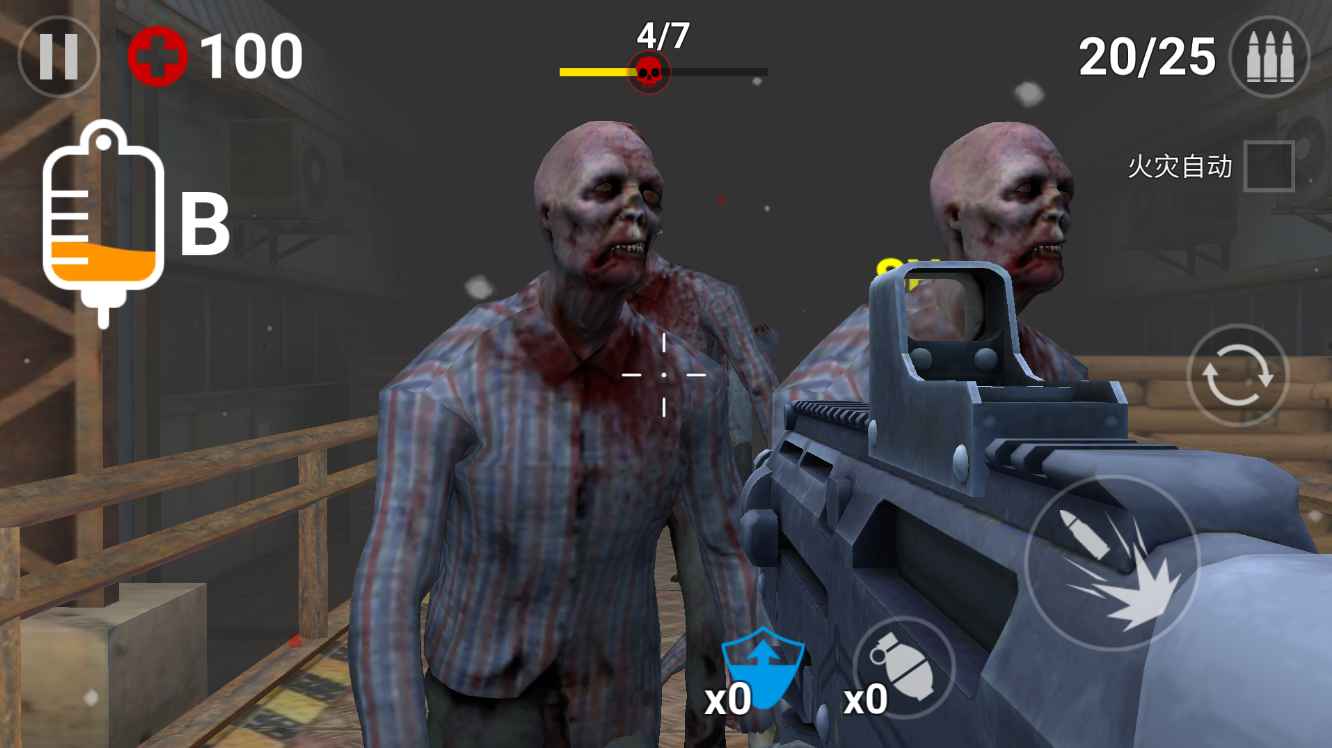Tap the health value showing 100
Viewport: 1332px width, 748px height.
(250, 55)
